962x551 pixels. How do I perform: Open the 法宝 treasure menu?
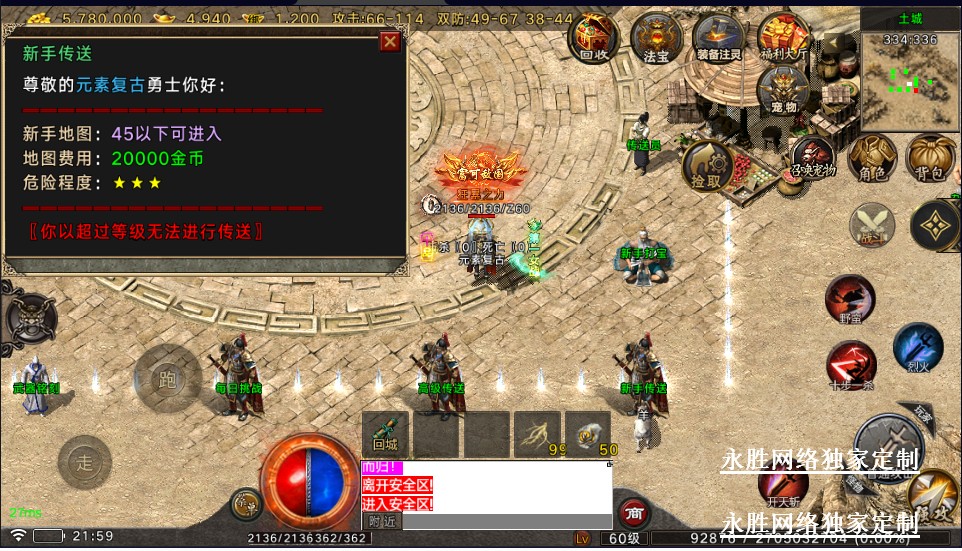(656, 38)
